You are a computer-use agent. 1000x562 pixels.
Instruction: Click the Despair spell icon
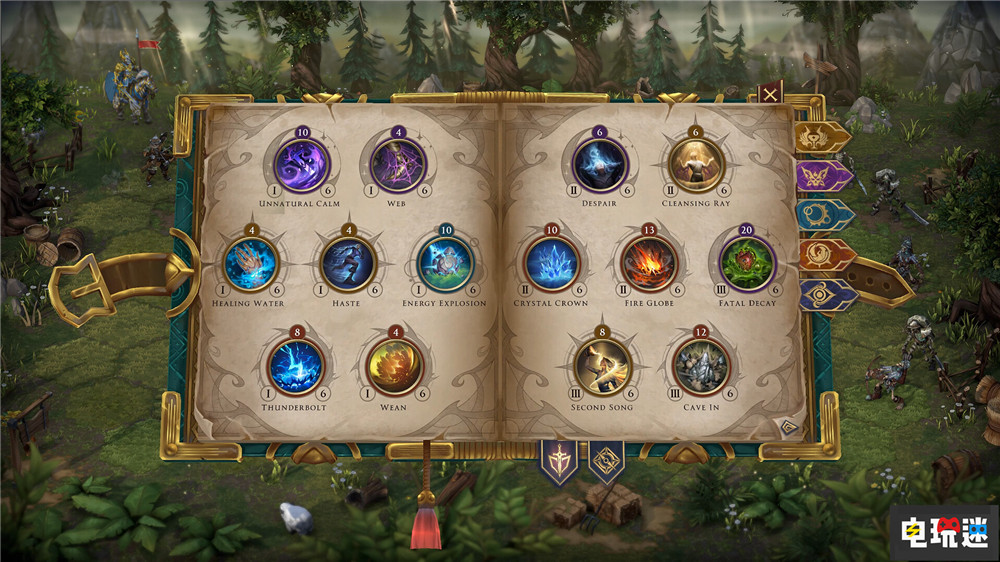click(x=600, y=165)
